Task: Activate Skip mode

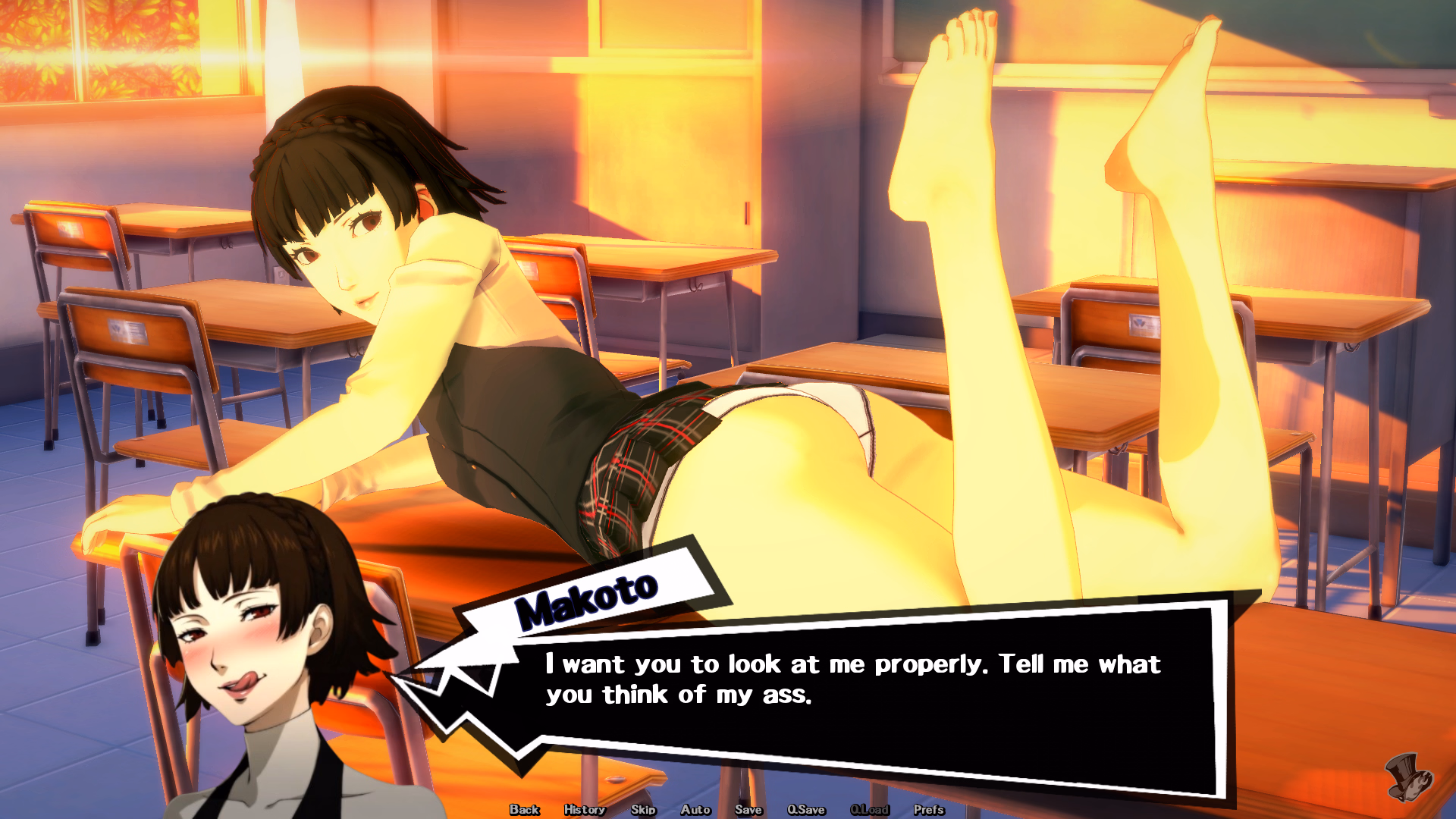Action: pos(643,810)
